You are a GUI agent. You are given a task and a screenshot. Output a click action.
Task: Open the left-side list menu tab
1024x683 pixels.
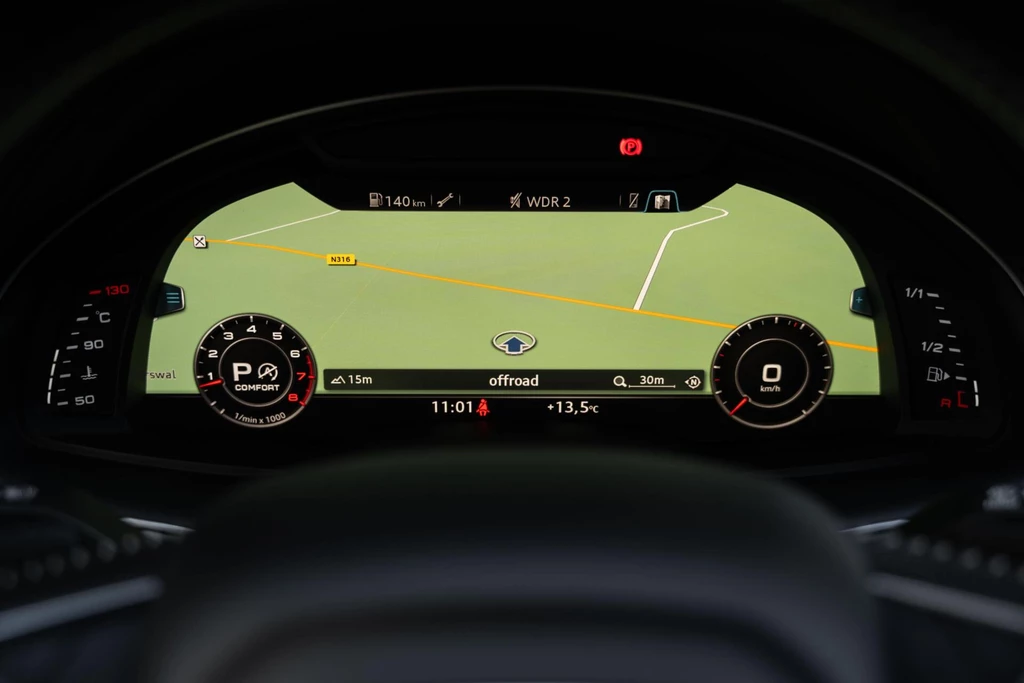coord(169,298)
